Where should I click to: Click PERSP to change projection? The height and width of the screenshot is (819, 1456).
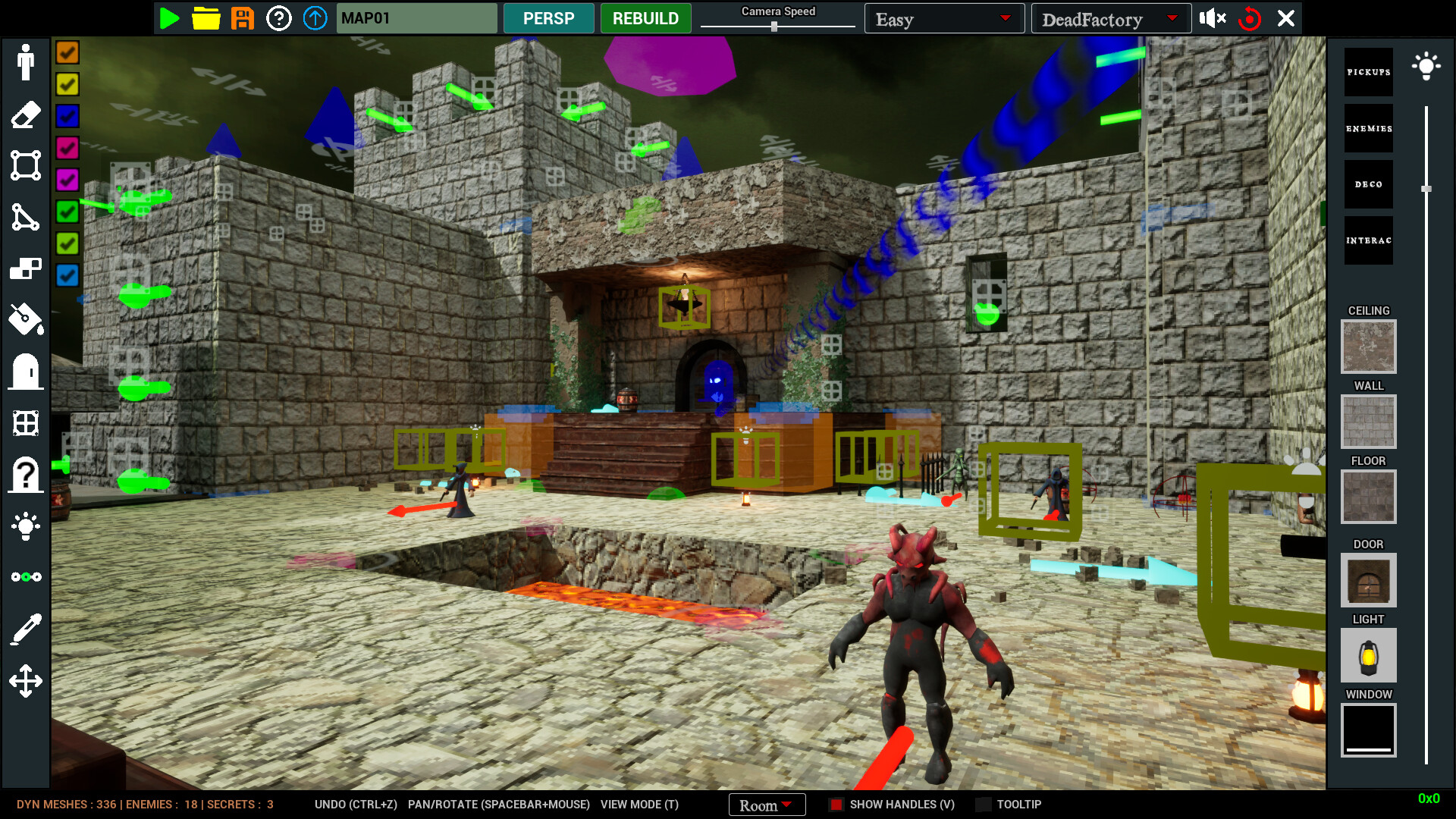coord(548,17)
